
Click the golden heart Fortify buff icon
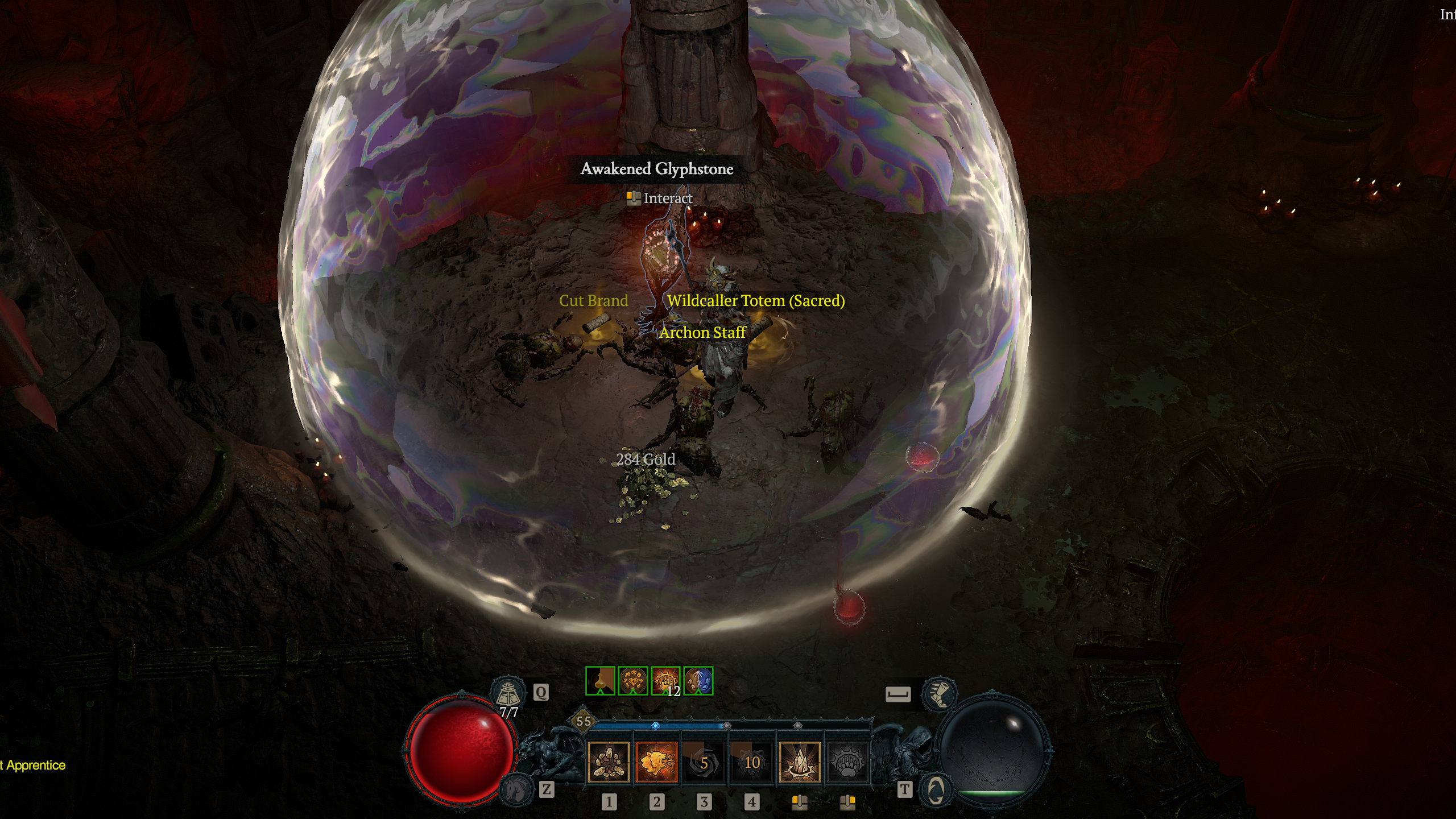632,681
